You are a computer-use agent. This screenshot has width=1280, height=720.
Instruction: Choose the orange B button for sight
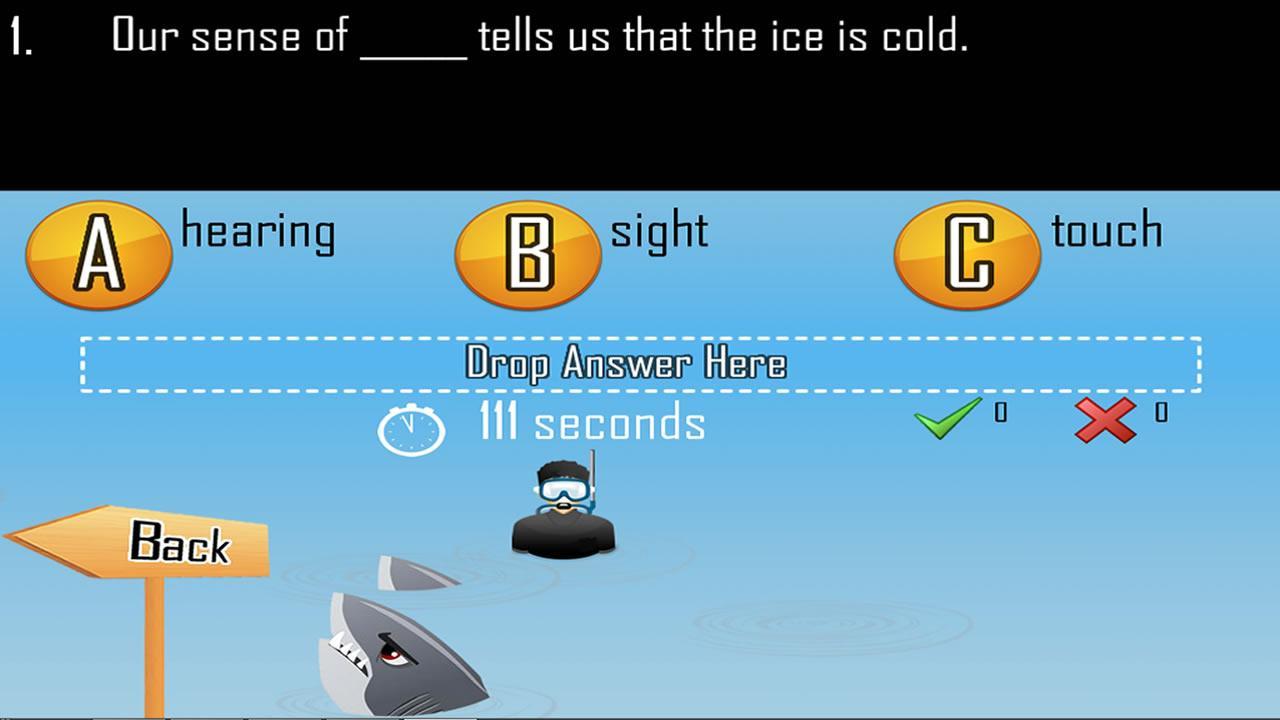click(x=528, y=255)
